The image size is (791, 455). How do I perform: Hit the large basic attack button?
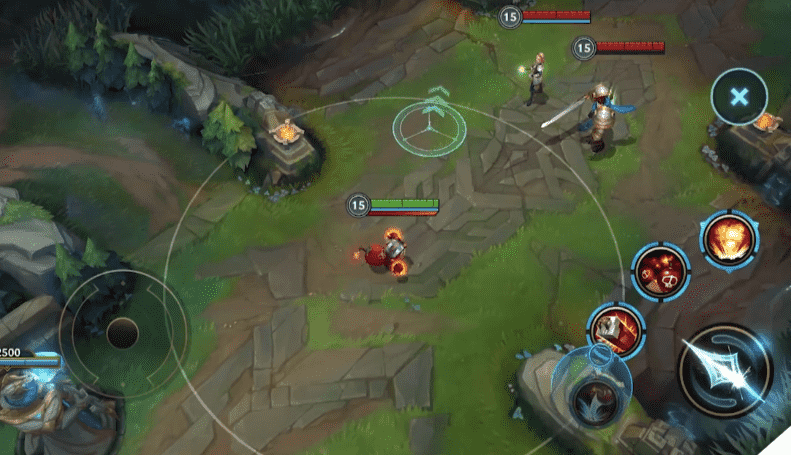tap(725, 372)
